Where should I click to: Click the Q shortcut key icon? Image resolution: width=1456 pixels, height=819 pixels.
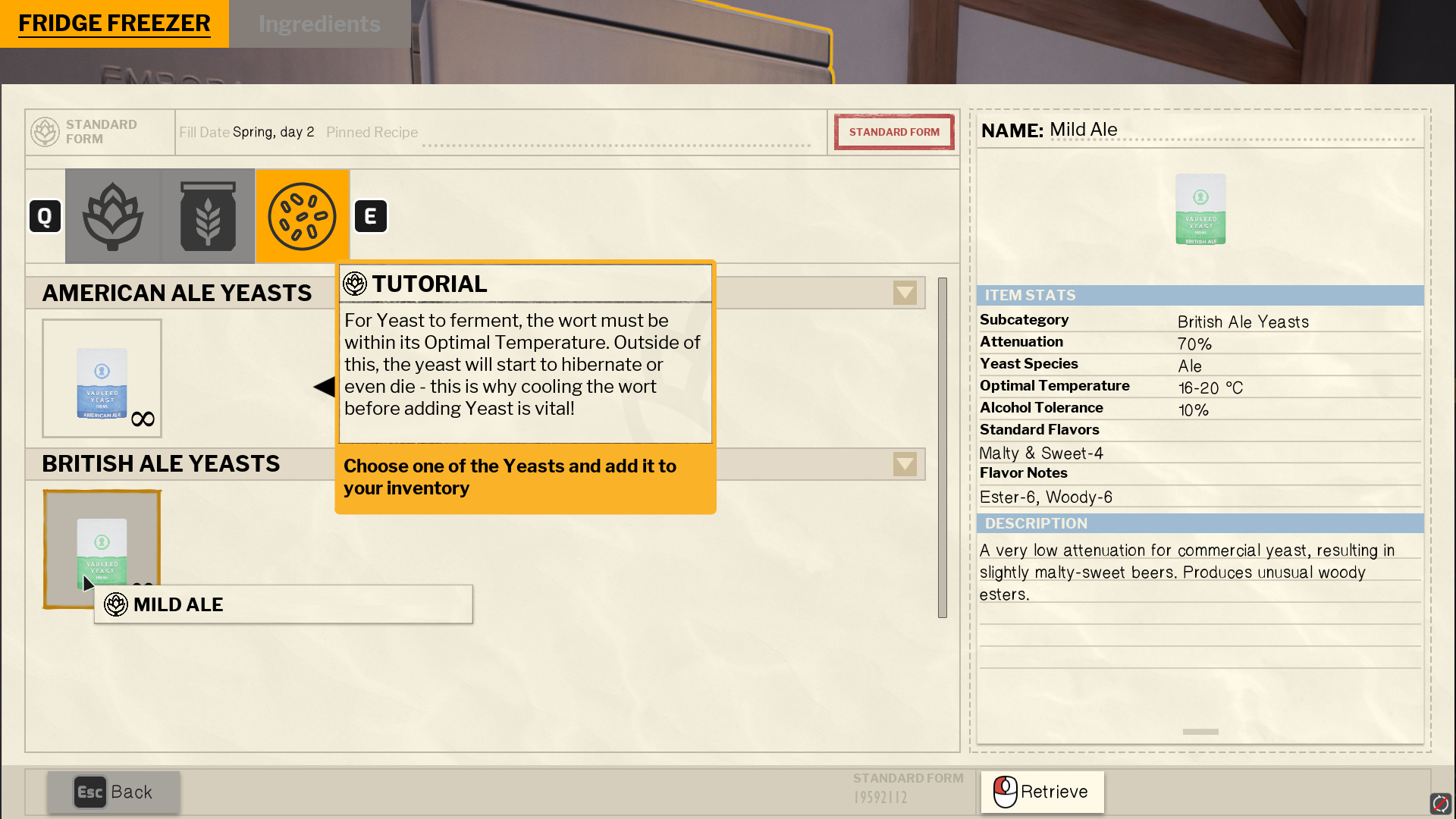(x=45, y=215)
